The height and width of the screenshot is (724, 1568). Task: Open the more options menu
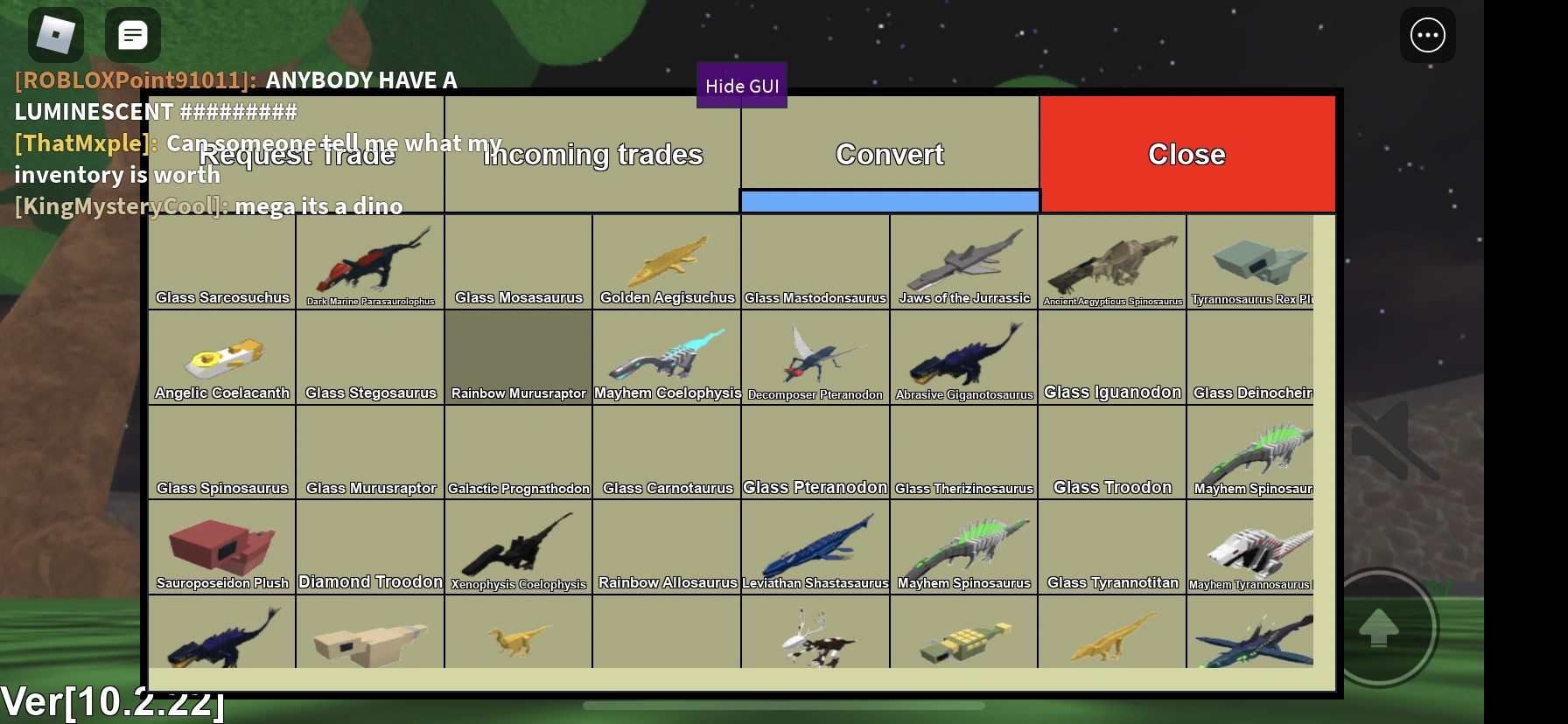[x=1428, y=35]
